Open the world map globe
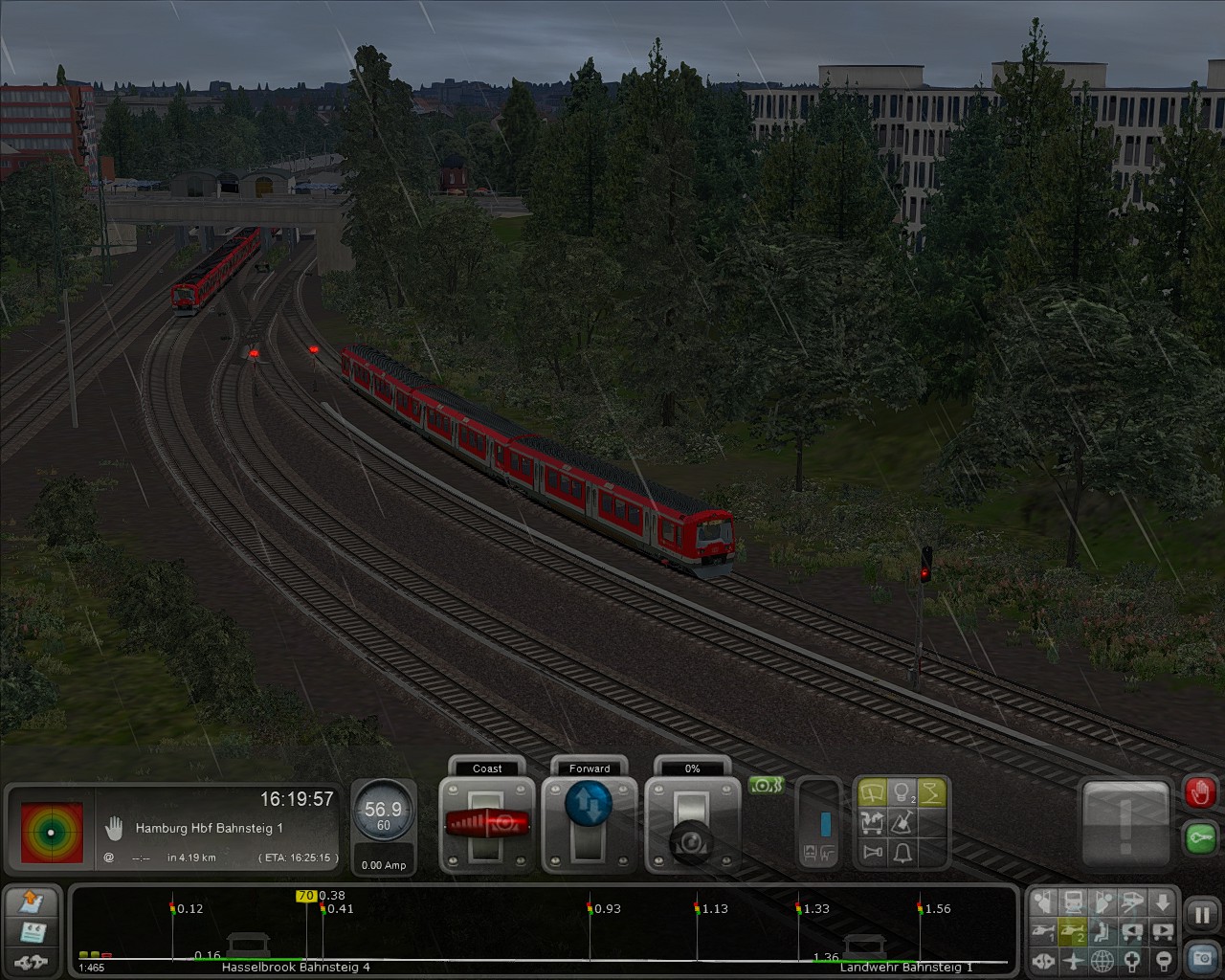Screen dimensions: 1225x980 1103,960
